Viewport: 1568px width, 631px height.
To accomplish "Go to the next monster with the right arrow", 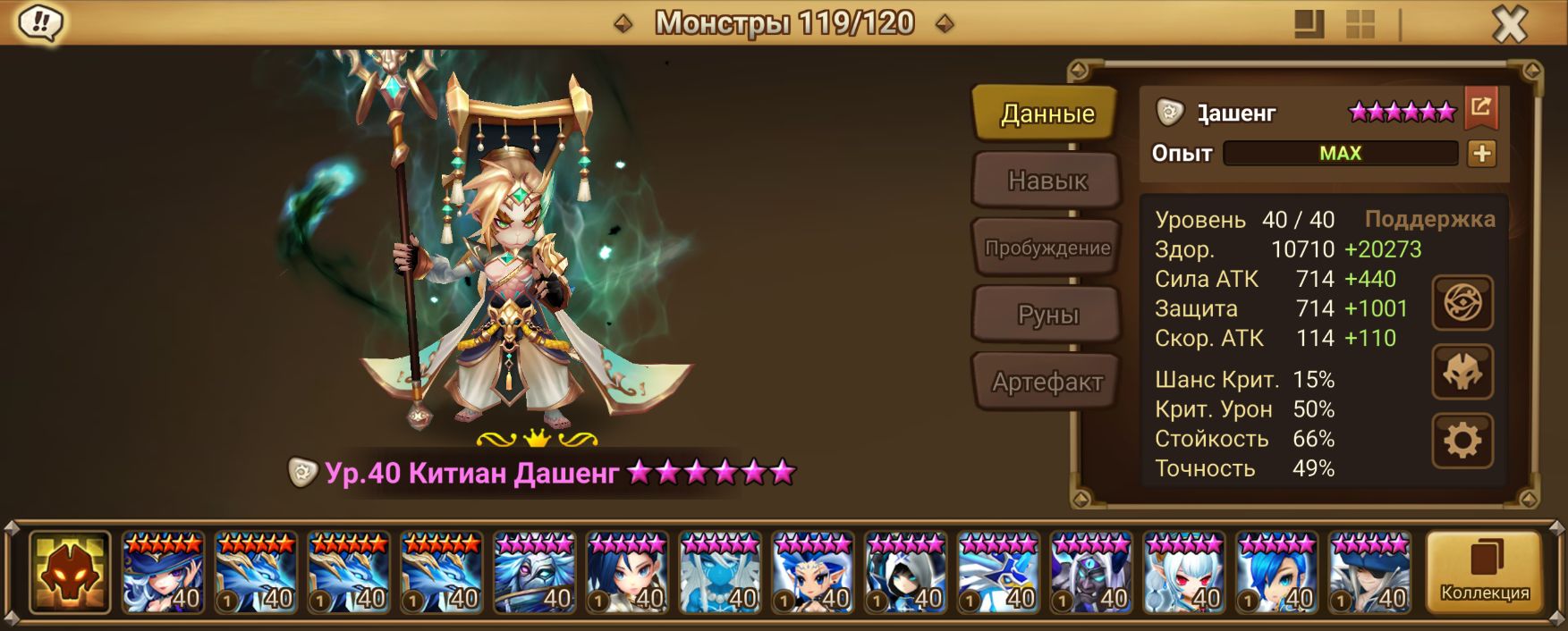I will (945, 23).
